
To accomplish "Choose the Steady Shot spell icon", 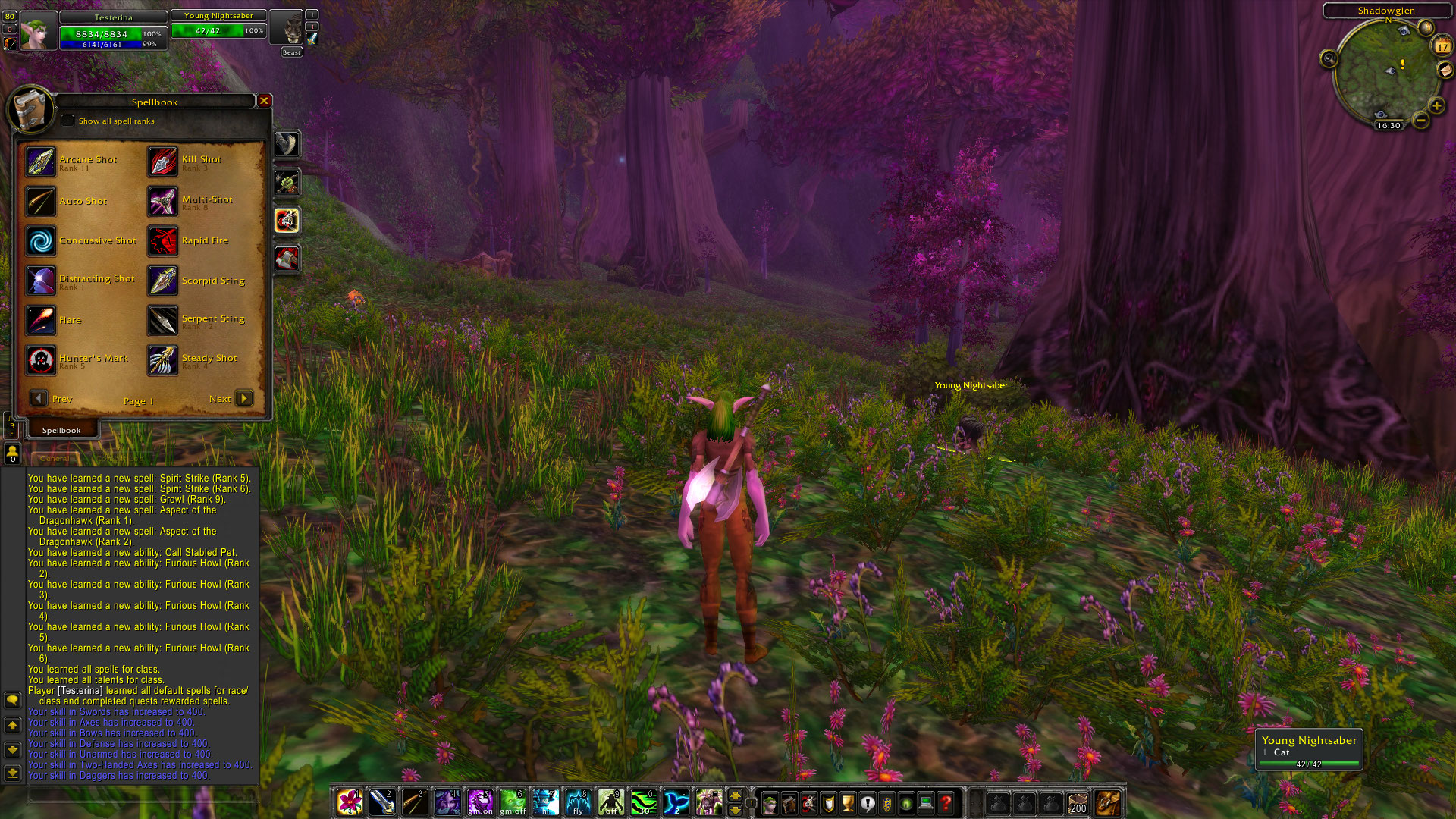I will coord(163,360).
